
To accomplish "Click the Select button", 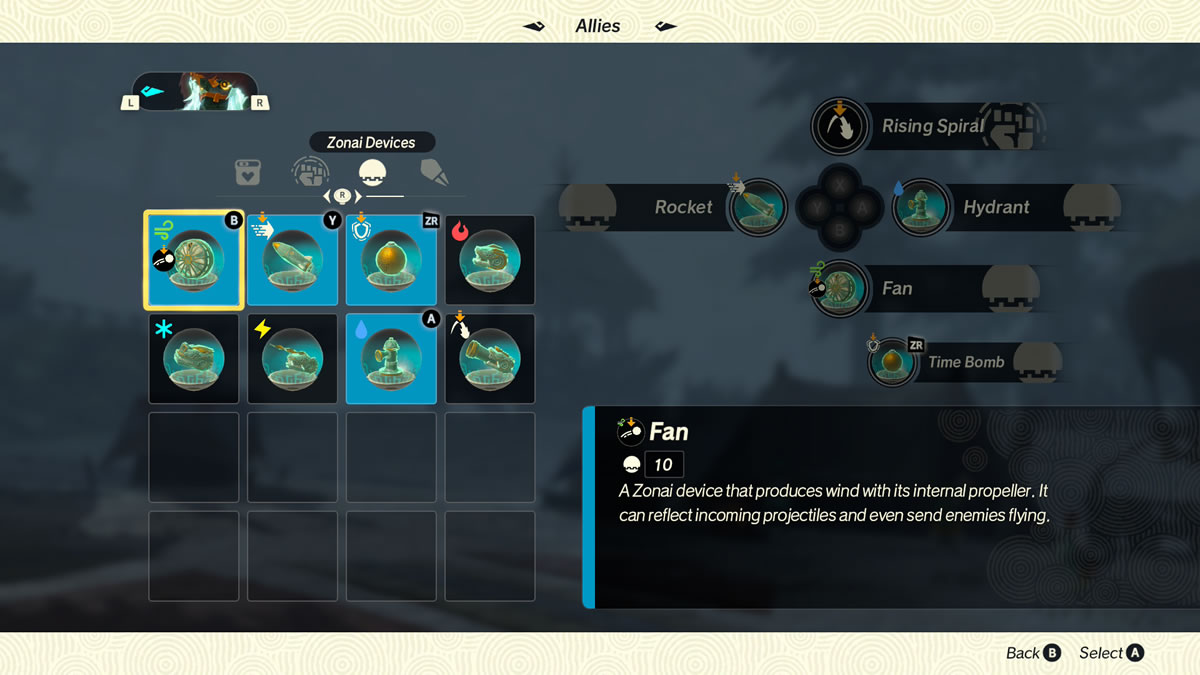I will pyautogui.click(x=1111, y=653).
